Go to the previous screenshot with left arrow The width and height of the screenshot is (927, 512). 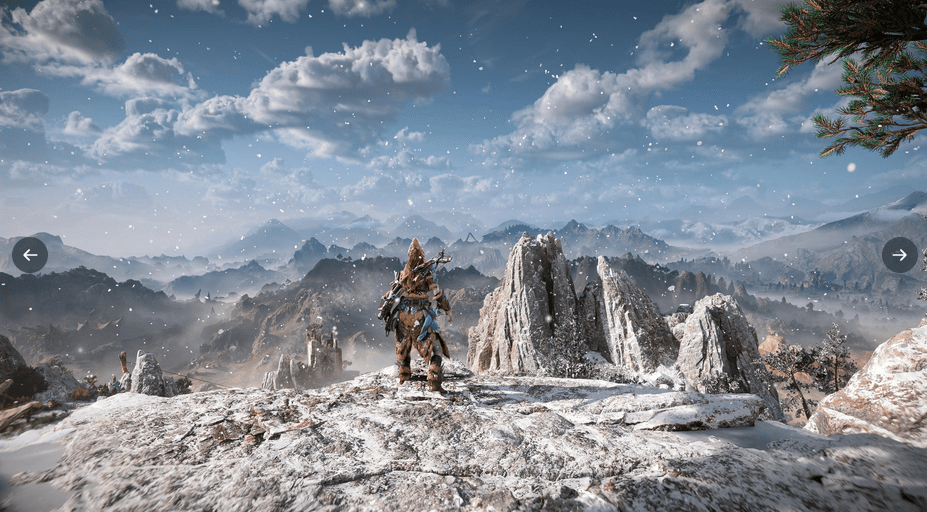point(30,255)
